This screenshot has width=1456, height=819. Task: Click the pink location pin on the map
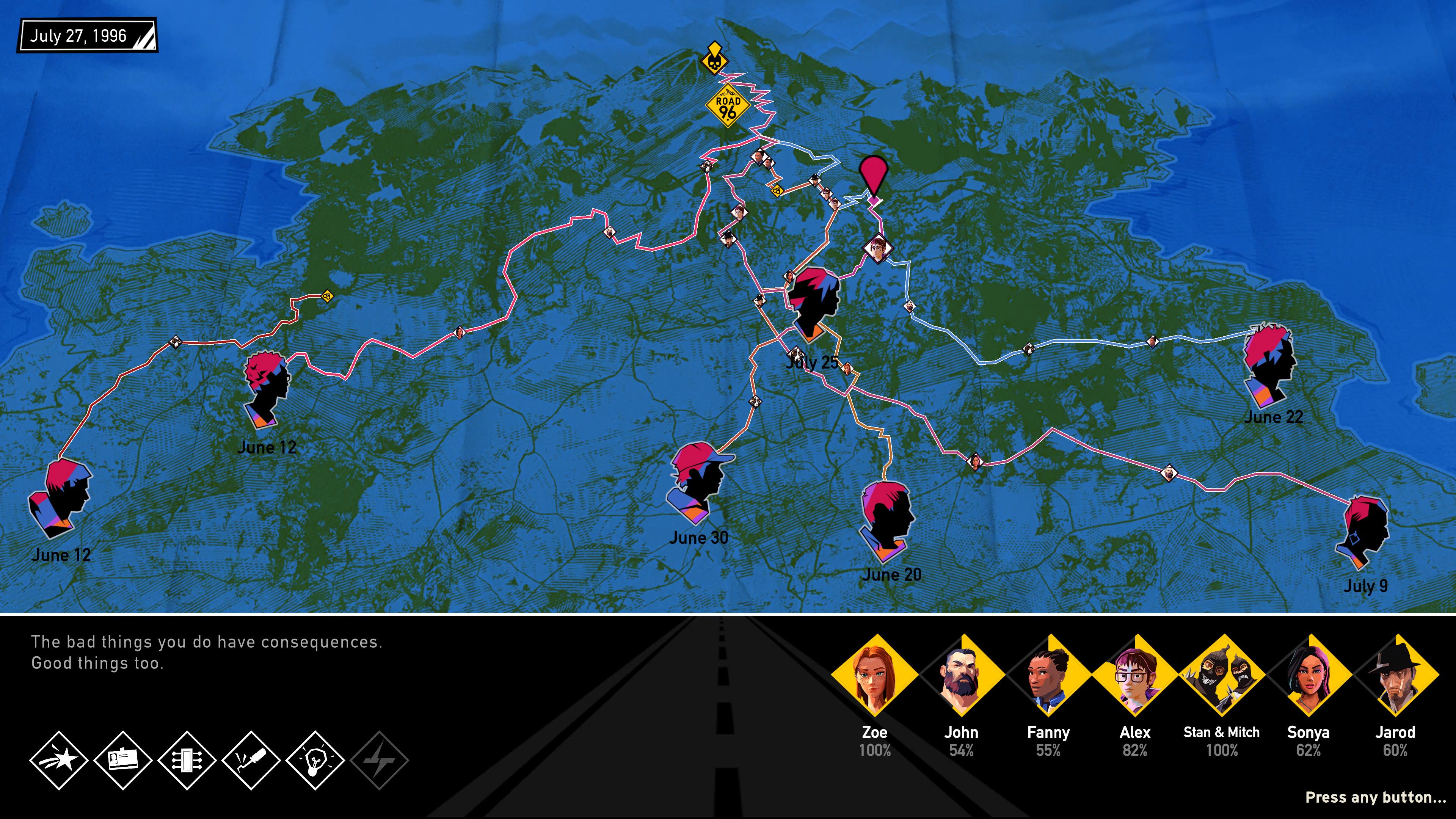pos(874,176)
